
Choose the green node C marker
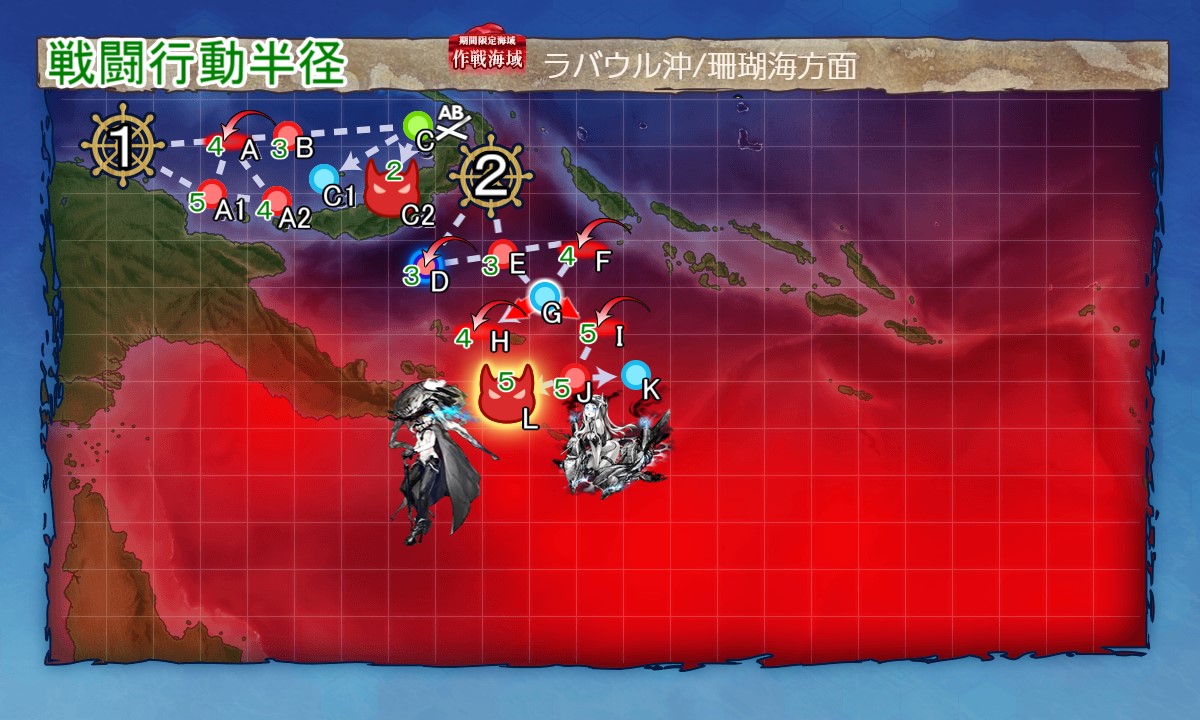pos(418,126)
